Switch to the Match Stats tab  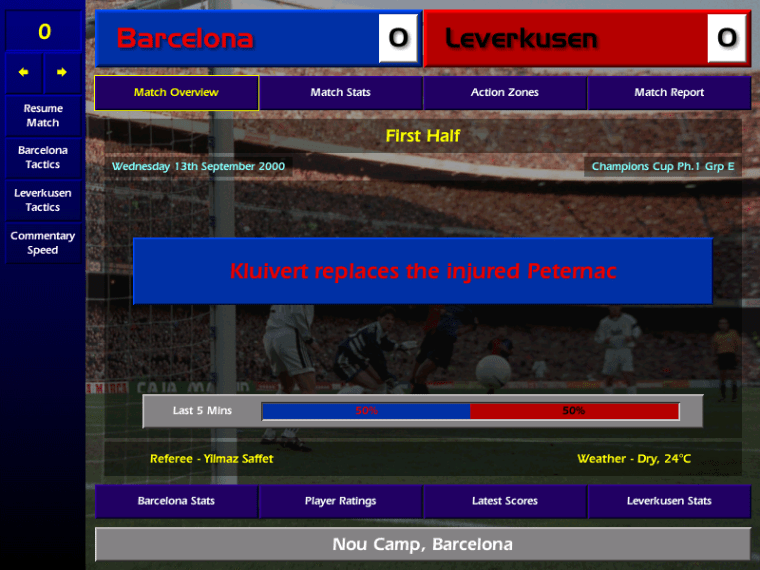pyautogui.click(x=340, y=93)
